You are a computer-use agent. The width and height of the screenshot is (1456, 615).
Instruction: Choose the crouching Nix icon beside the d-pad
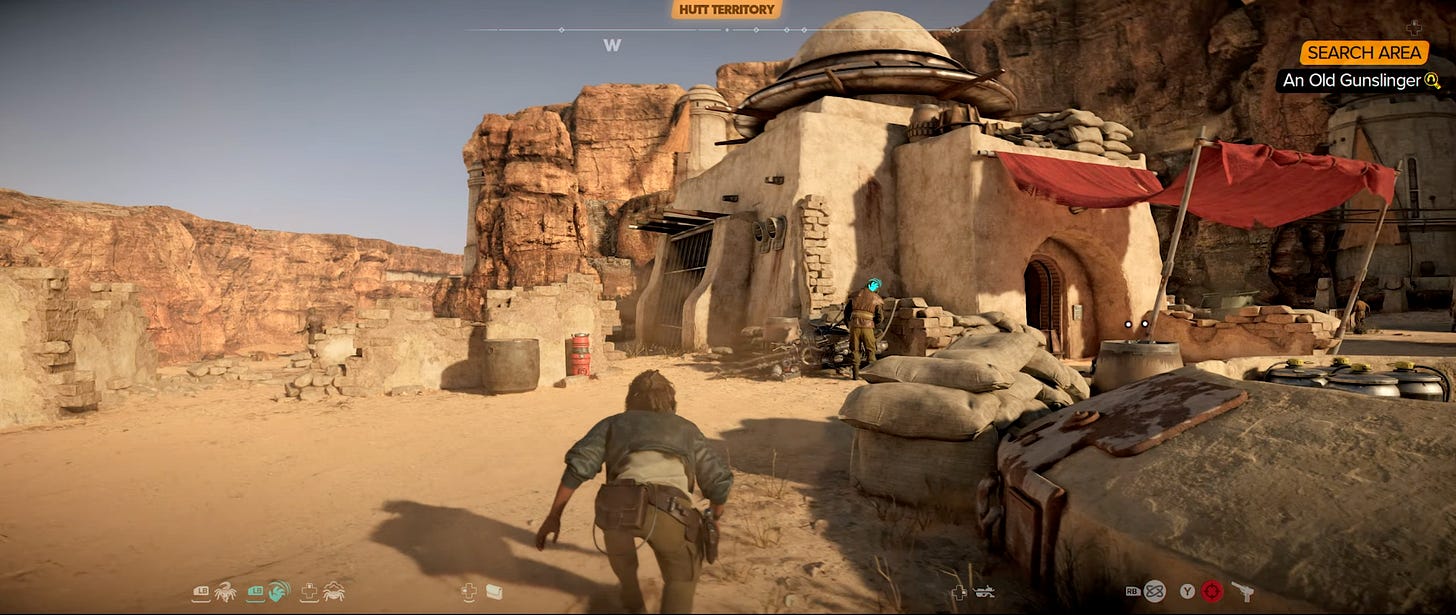coord(333,591)
